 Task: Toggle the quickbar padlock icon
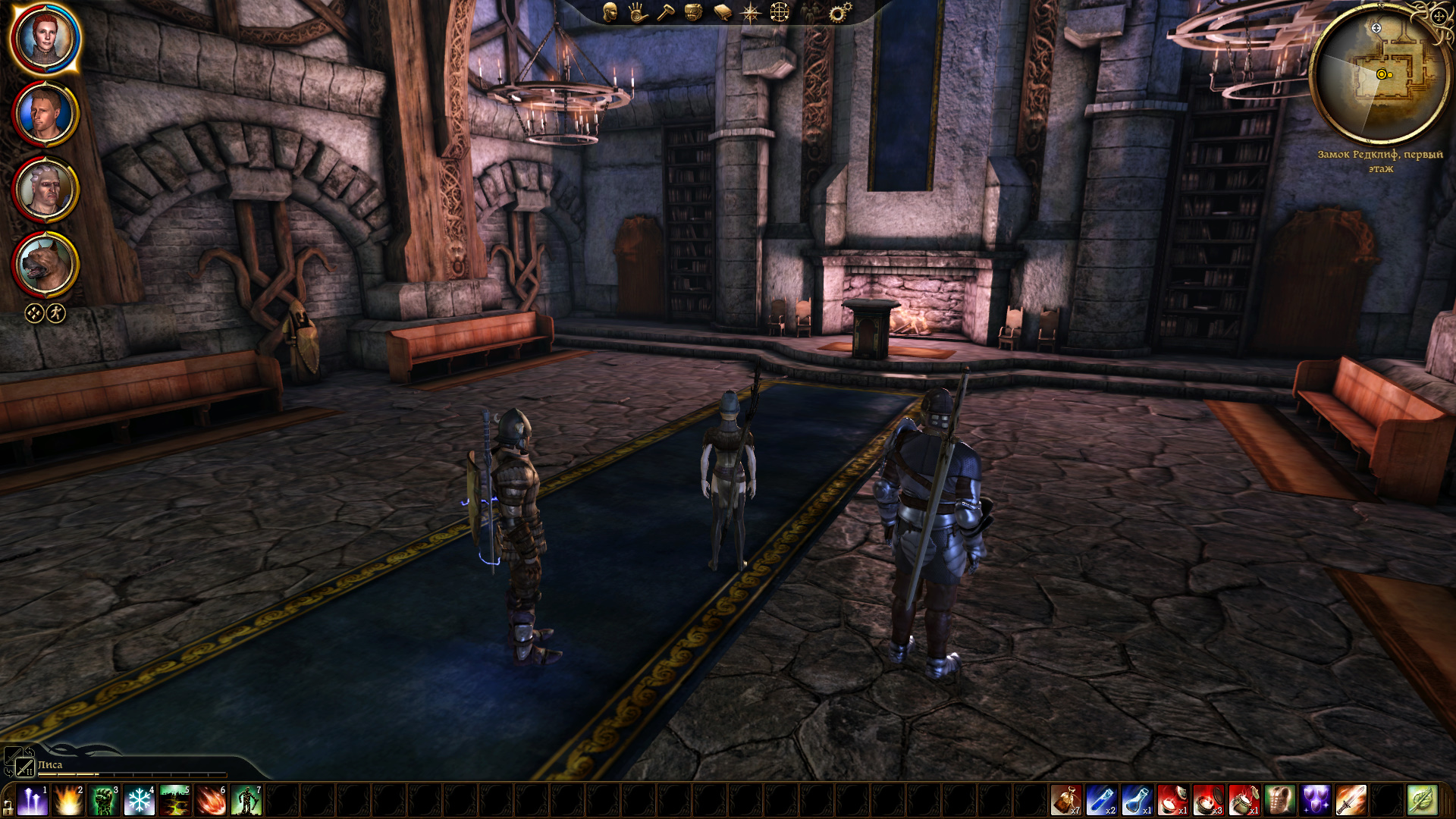pos(8,807)
